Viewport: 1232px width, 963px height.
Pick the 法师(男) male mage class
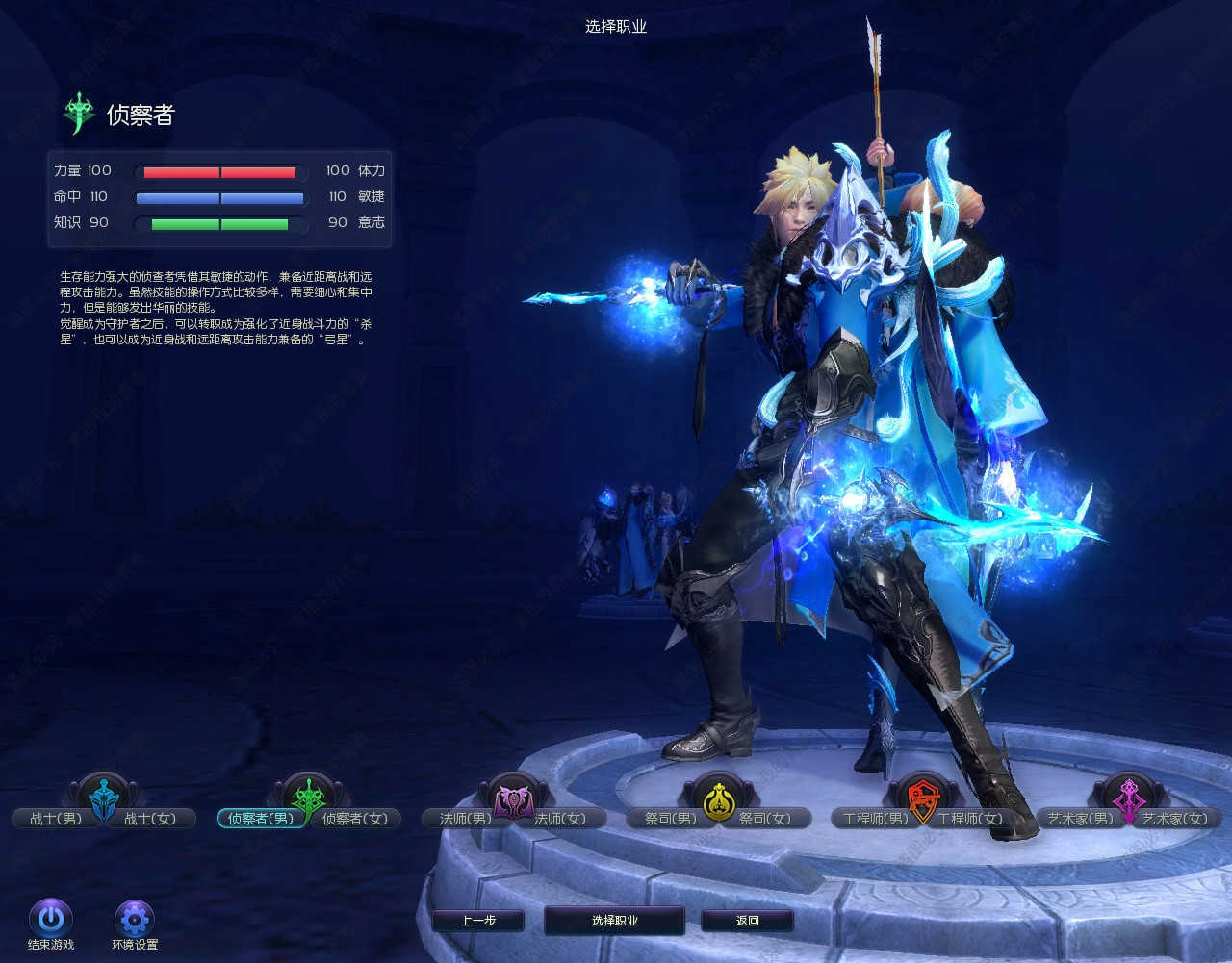click(466, 819)
